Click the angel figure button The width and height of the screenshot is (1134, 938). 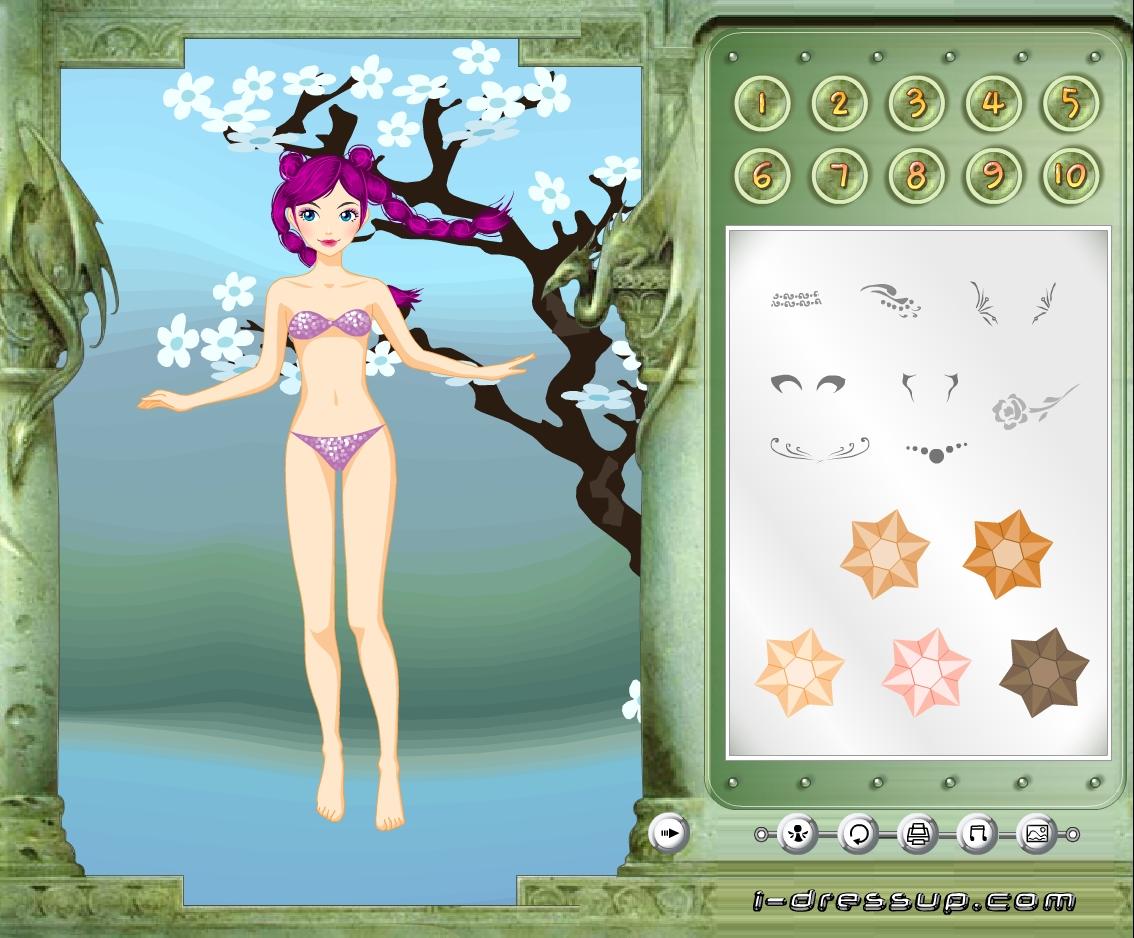pos(798,833)
